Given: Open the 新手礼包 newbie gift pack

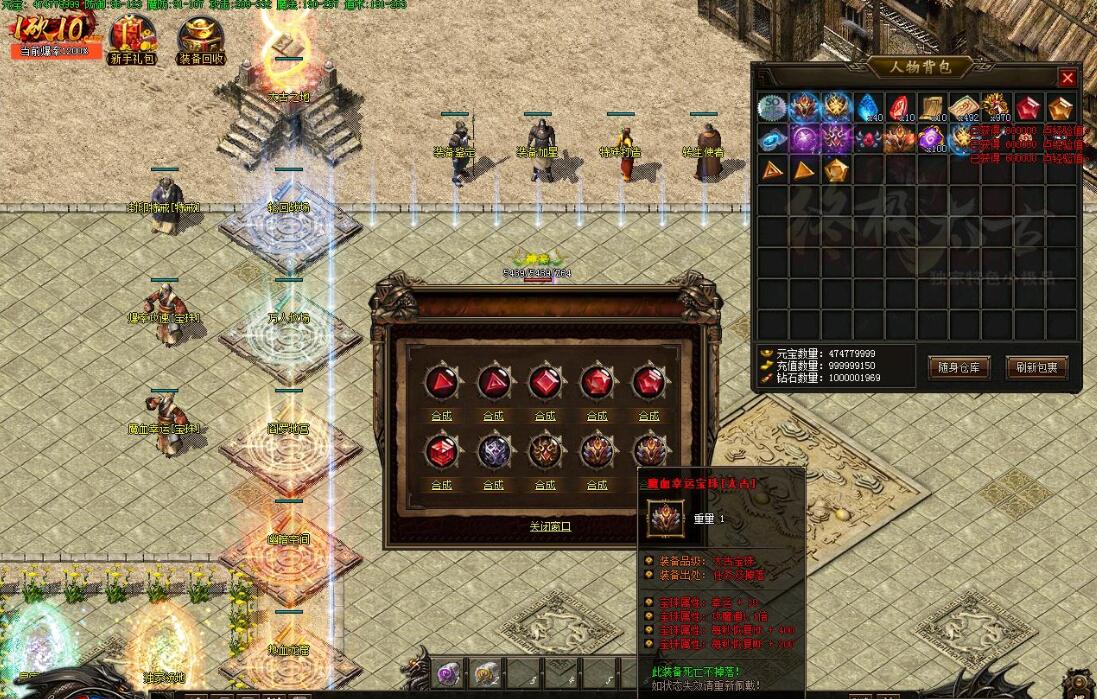Looking at the screenshot, I should point(132,40).
